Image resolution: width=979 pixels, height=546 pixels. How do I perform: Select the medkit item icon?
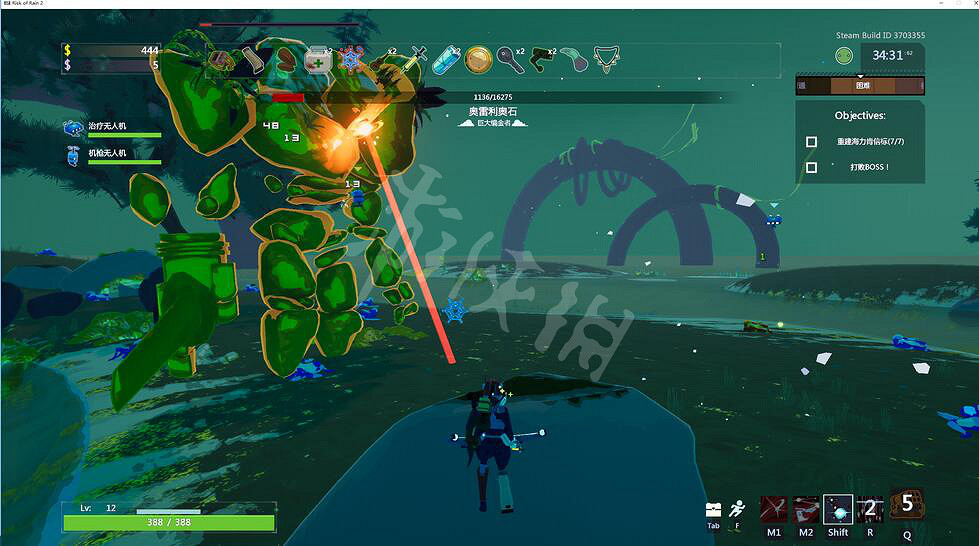pos(317,59)
